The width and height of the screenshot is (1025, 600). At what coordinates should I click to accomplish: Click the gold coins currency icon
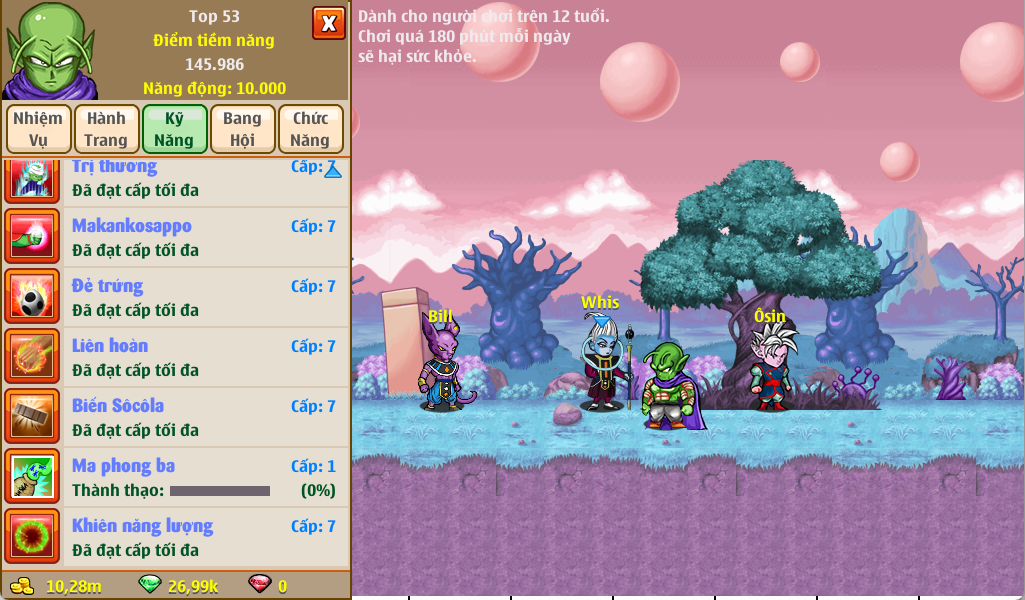click(x=22, y=585)
